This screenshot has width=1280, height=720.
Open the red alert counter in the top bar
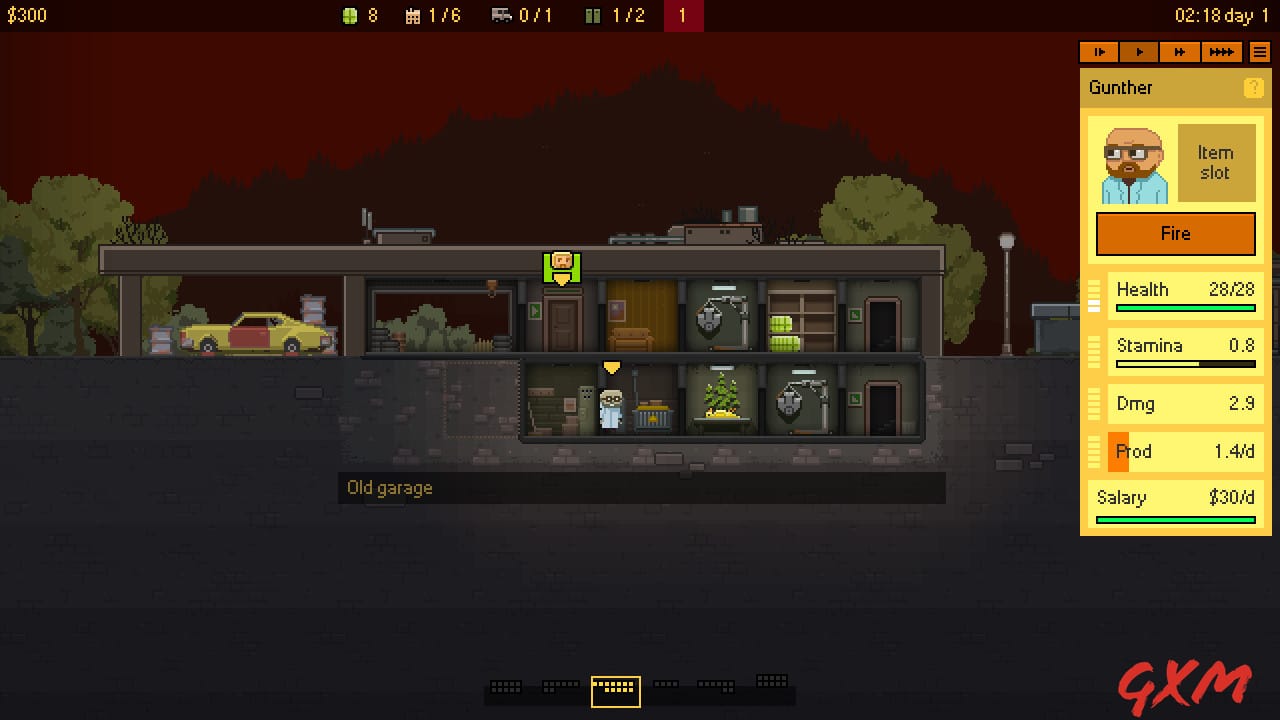pos(684,15)
